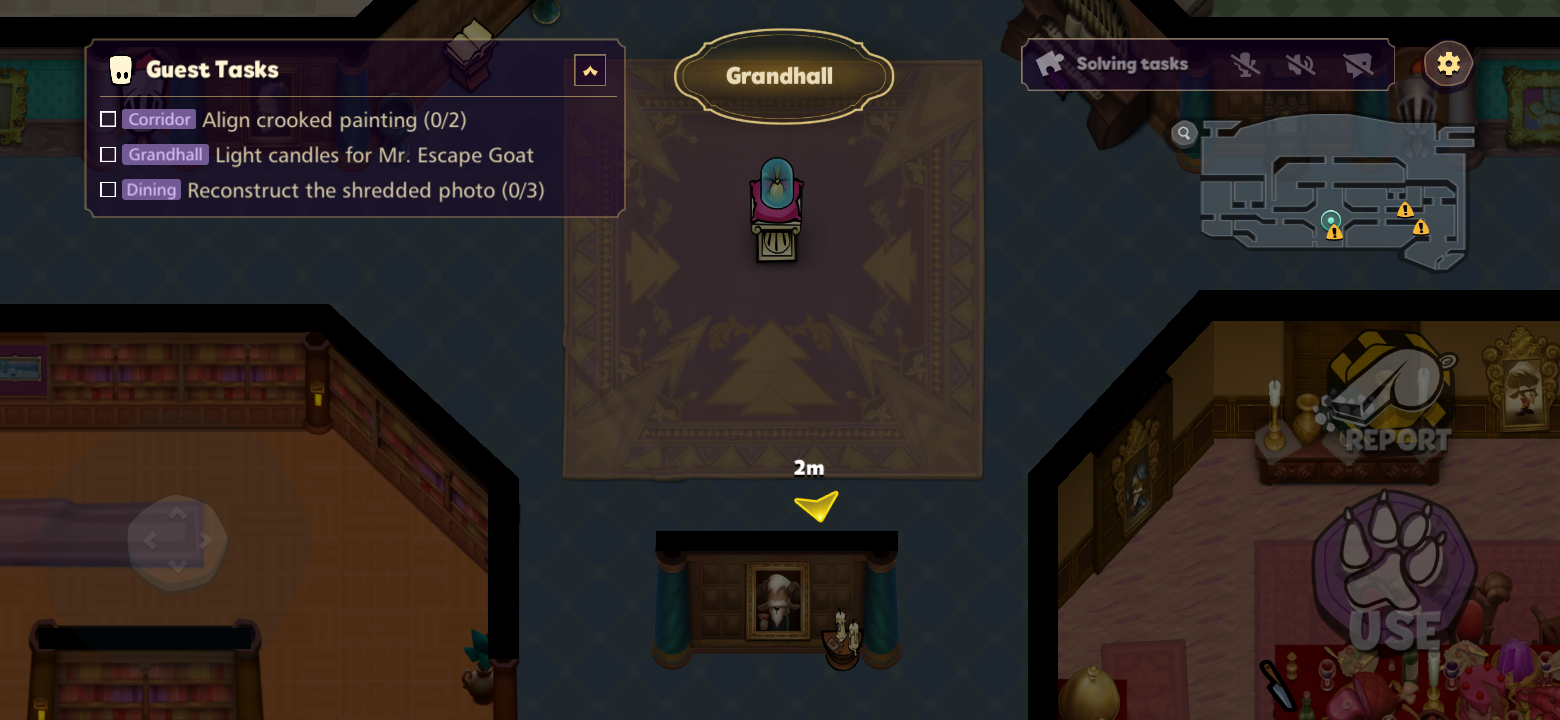Click the Grandhall title banner
The height and width of the screenshot is (720, 1560).
783,74
